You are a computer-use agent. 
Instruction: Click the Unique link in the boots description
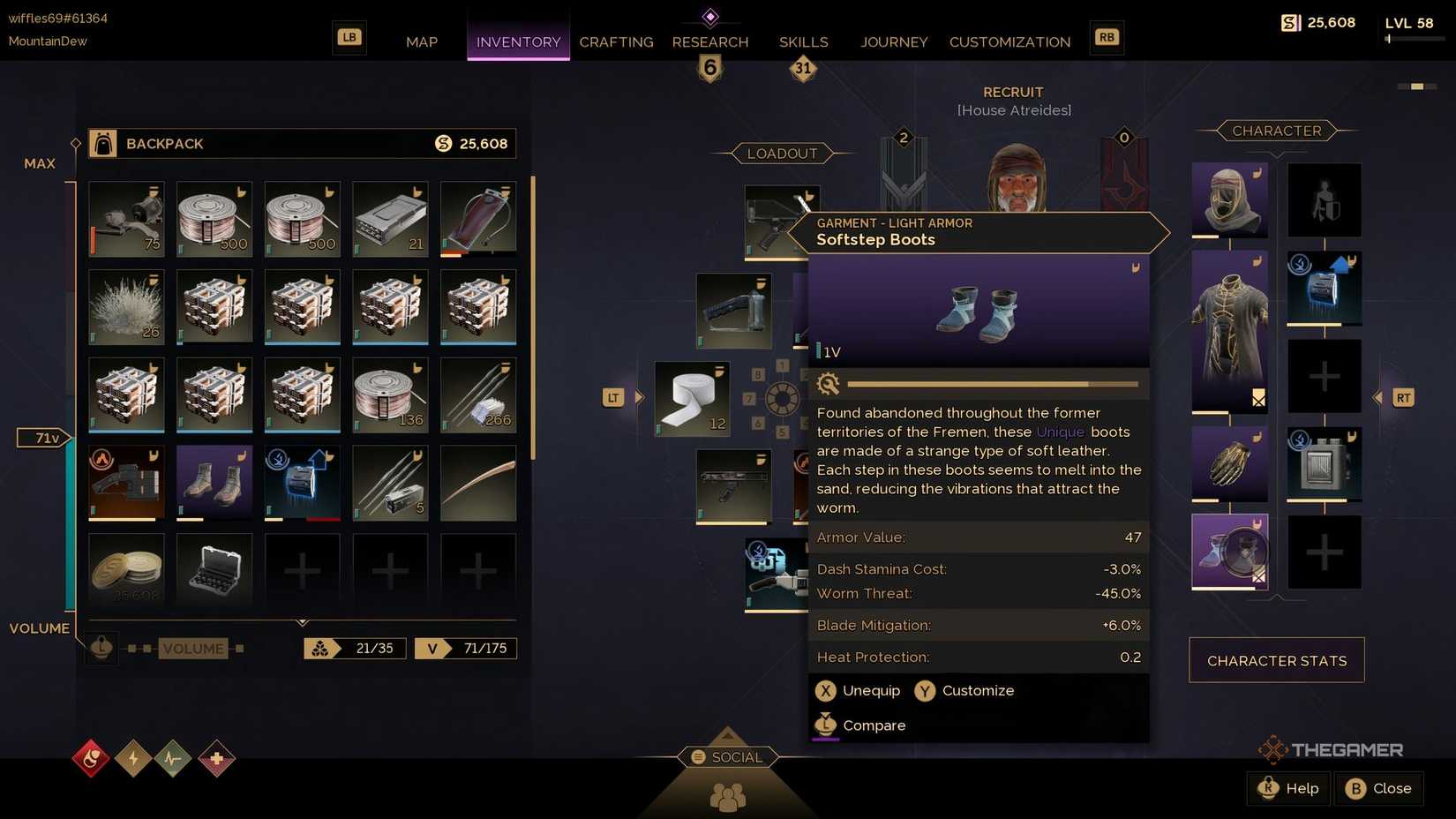tap(1060, 432)
